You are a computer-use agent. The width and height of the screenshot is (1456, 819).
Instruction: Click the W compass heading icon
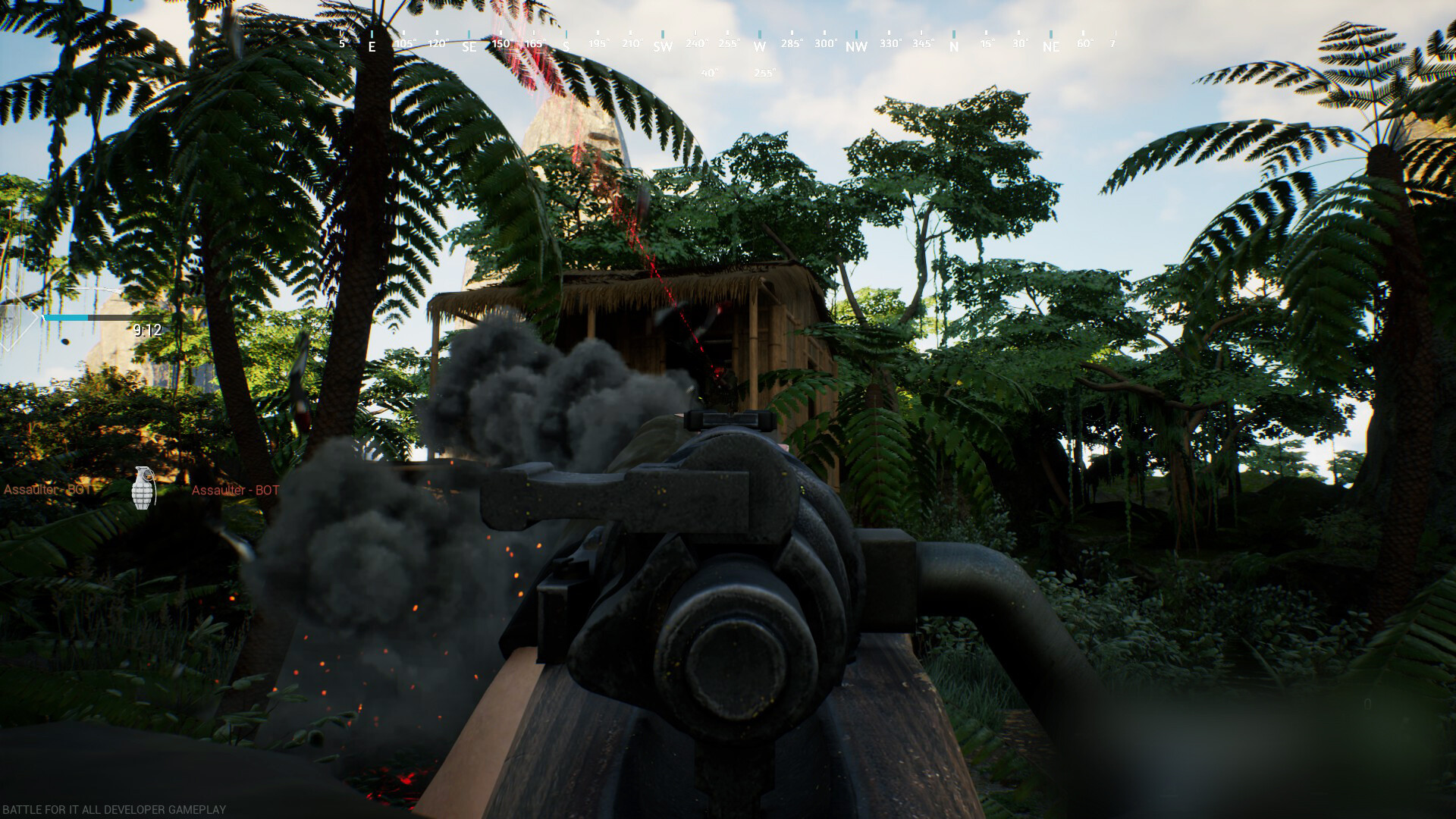pos(758,46)
